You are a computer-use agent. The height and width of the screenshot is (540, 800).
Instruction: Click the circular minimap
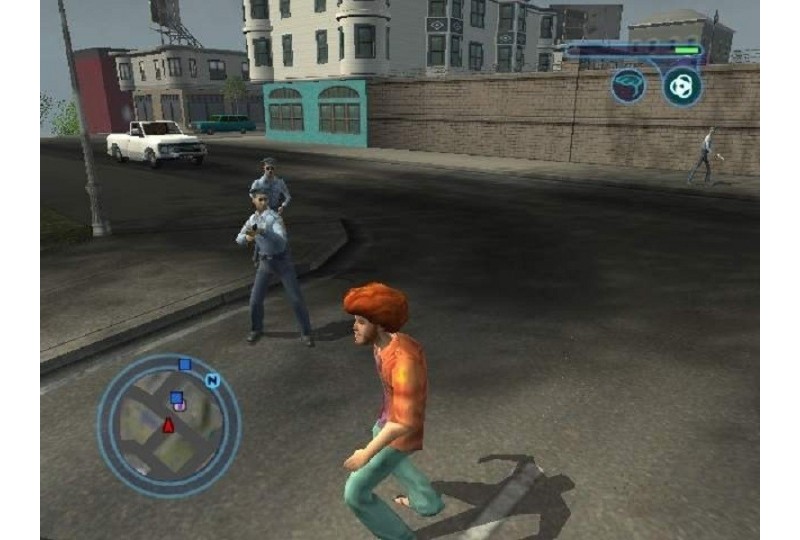[x=168, y=425]
